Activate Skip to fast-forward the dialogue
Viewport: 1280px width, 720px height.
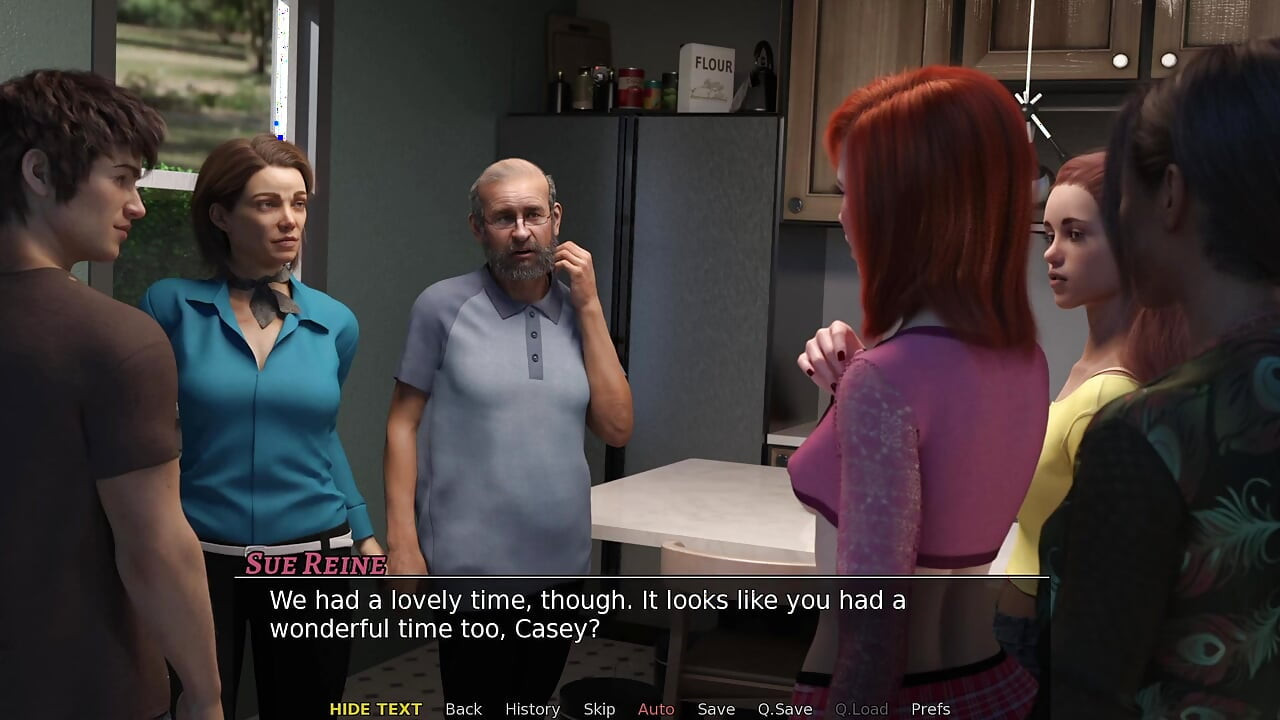pyautogui.click(x=599, y=709)
